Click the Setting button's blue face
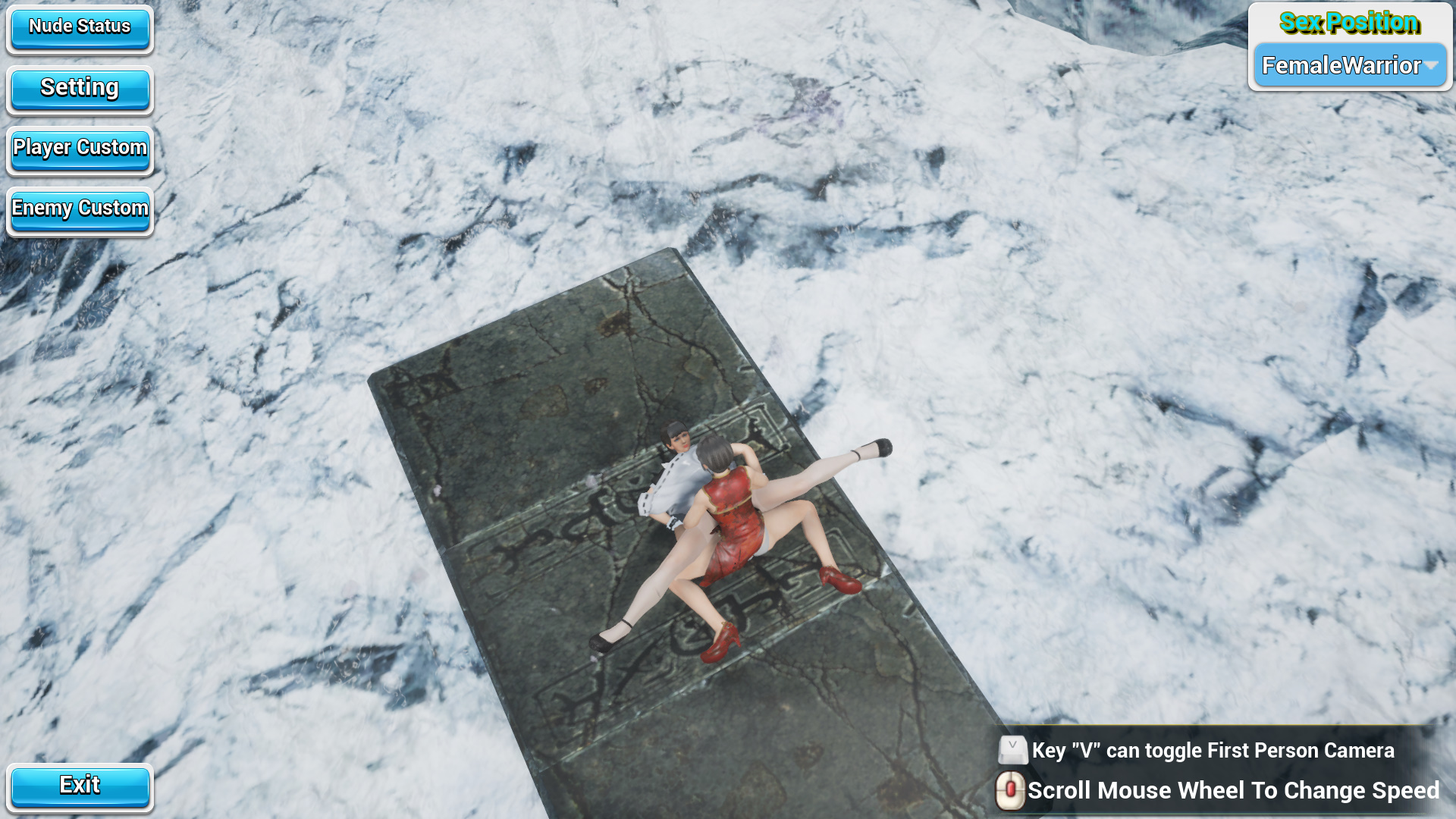1456x819 pixels. (x=80, y=87)
